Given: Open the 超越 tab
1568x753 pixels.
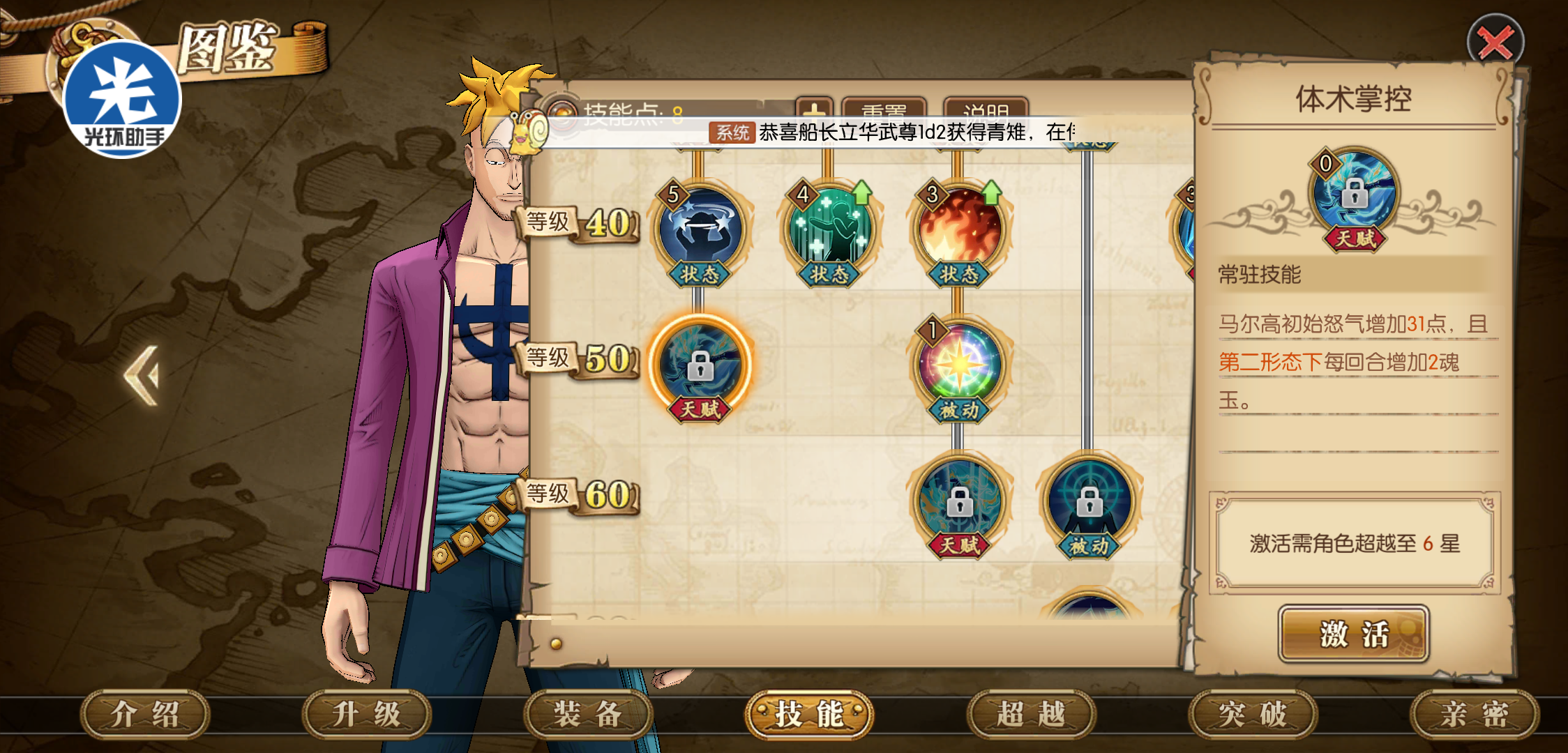Looking at the screenshot, I should pyautogui.click(x=1031, y=714).
